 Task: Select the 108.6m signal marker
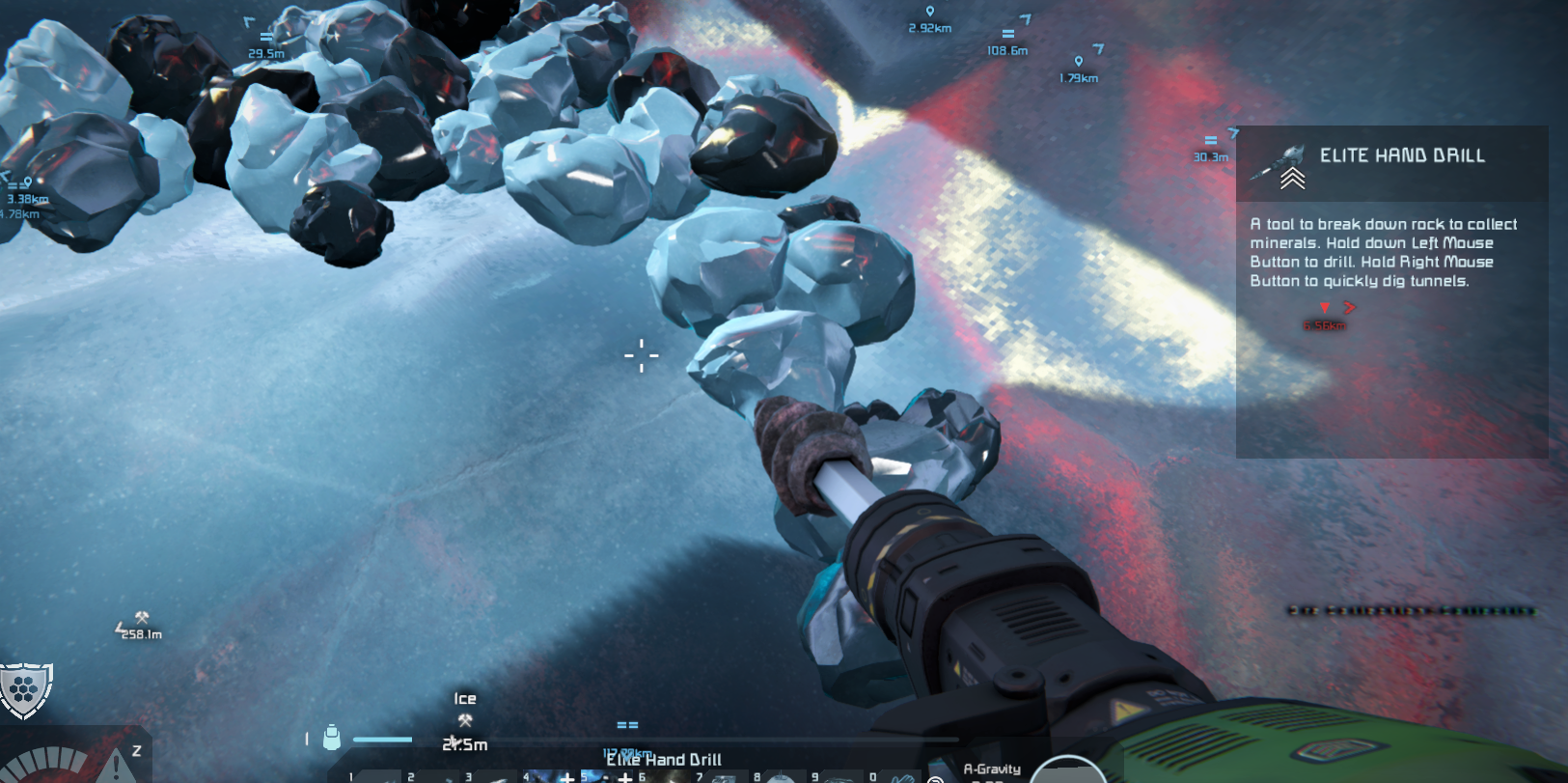1008,35
